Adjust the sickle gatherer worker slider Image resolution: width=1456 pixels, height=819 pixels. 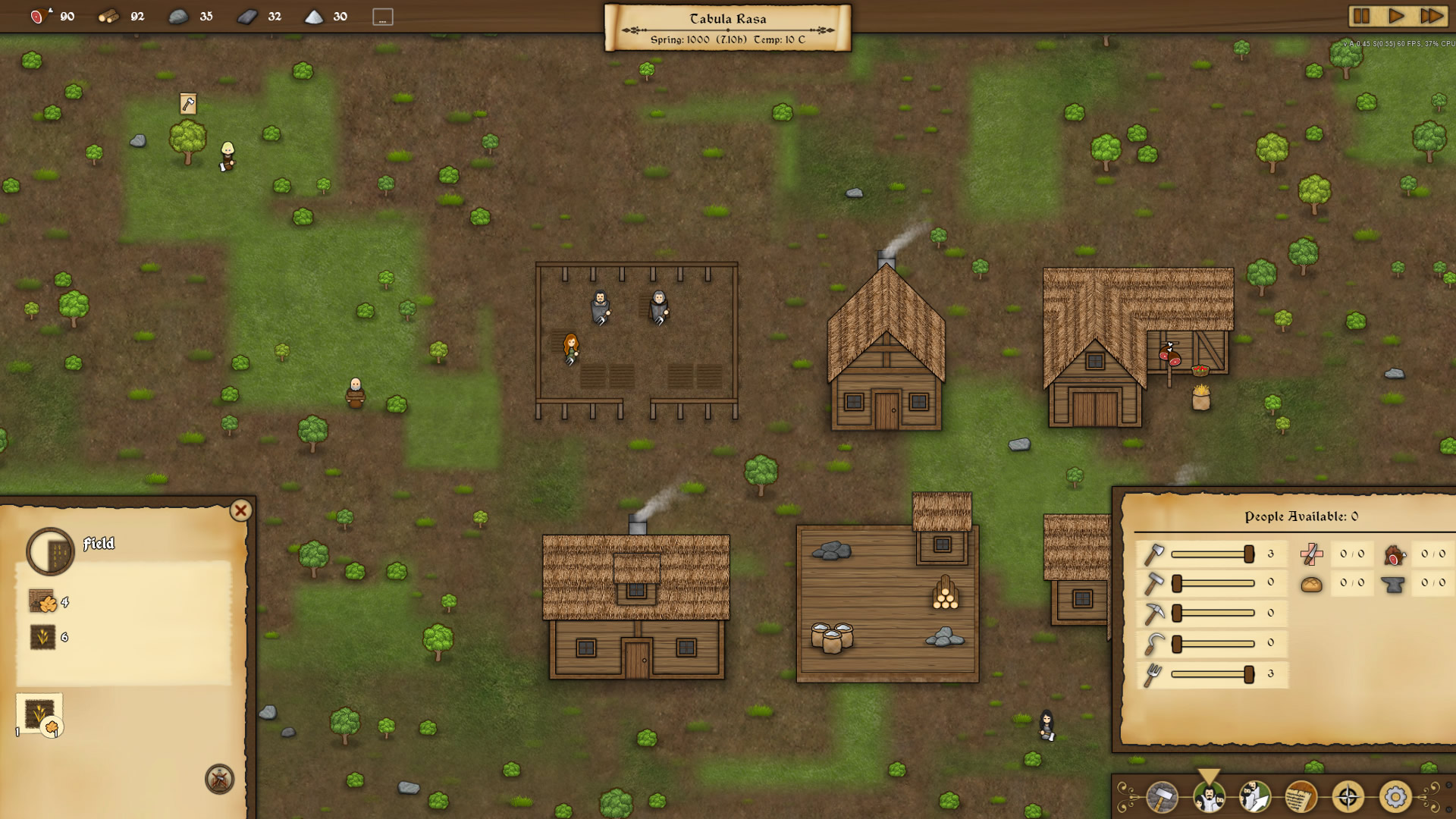[1177, 644]
